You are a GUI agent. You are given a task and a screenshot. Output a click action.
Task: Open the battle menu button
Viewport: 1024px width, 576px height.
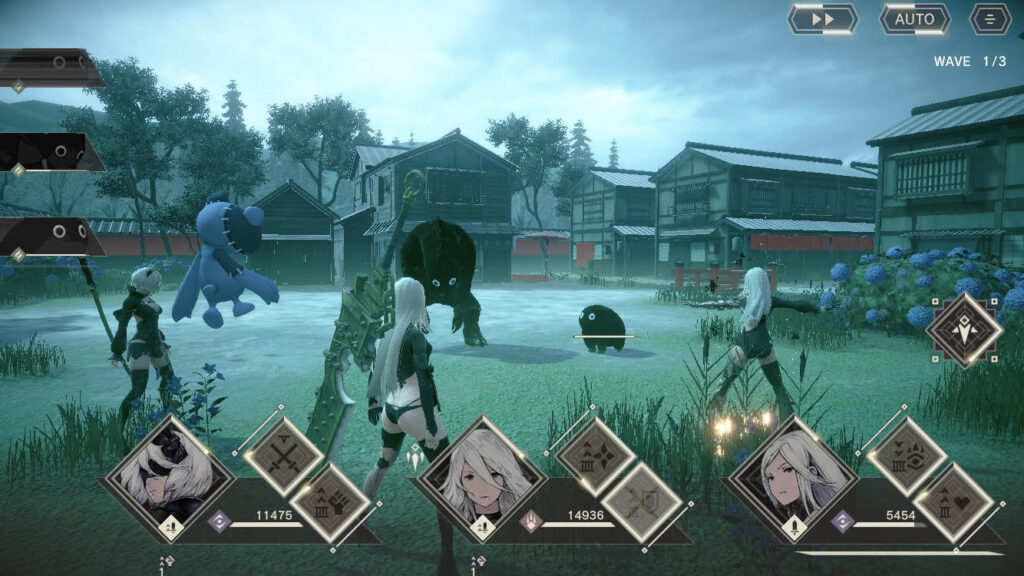(x=990, y=19)
